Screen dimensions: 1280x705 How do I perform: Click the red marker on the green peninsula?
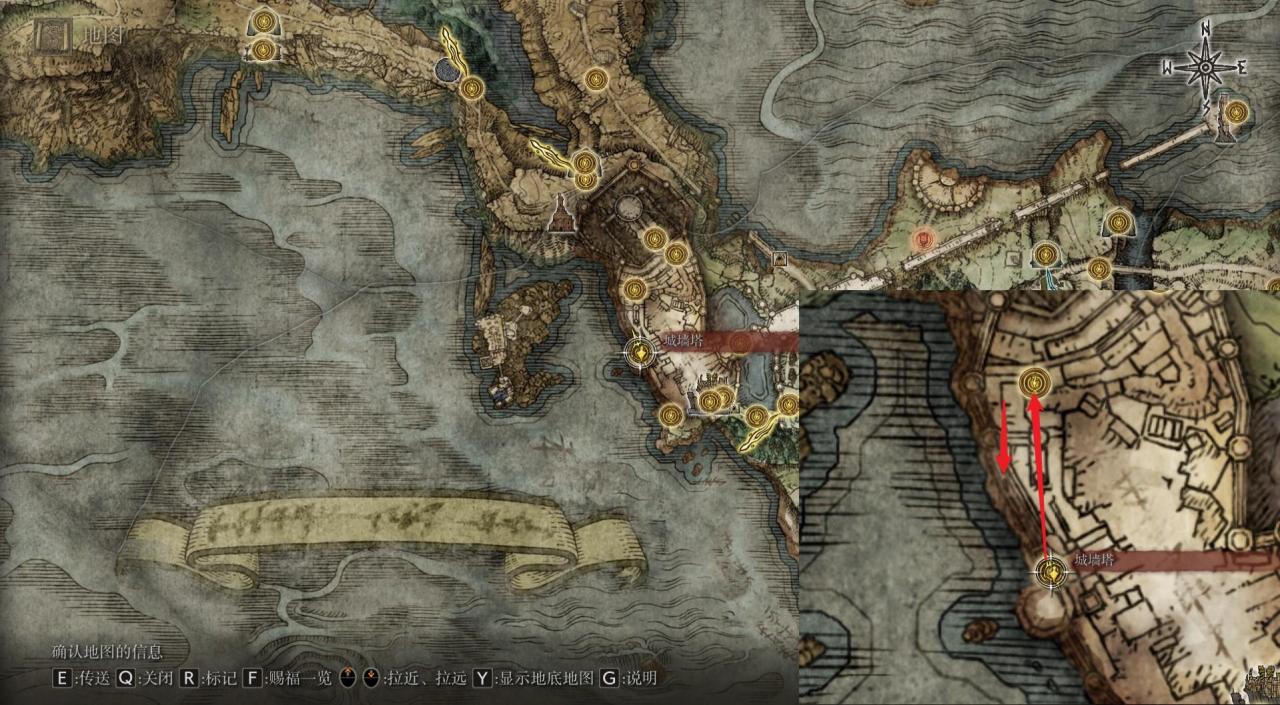[925, 239]
